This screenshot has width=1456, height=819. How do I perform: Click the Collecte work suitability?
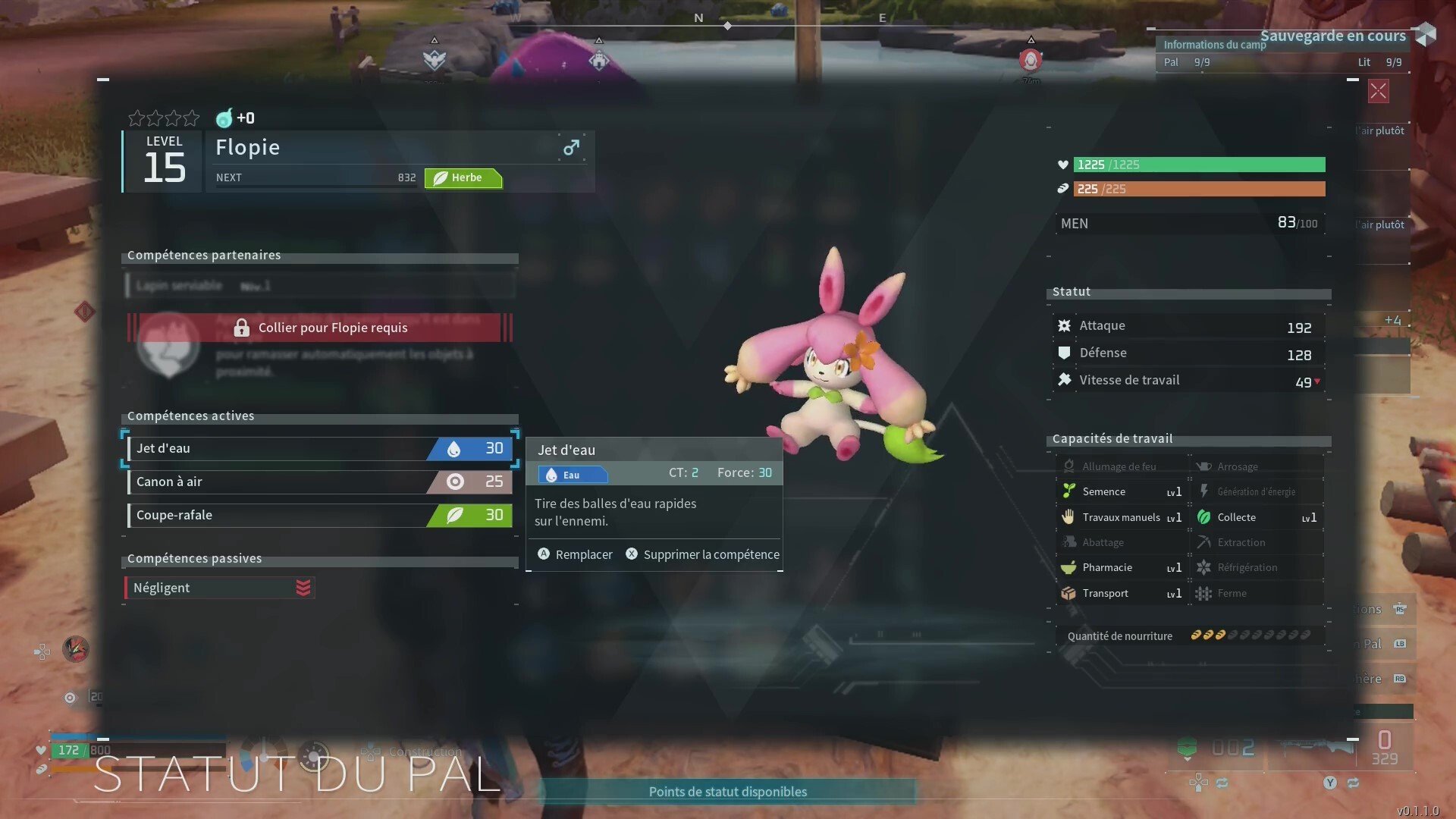[1257, 517]
